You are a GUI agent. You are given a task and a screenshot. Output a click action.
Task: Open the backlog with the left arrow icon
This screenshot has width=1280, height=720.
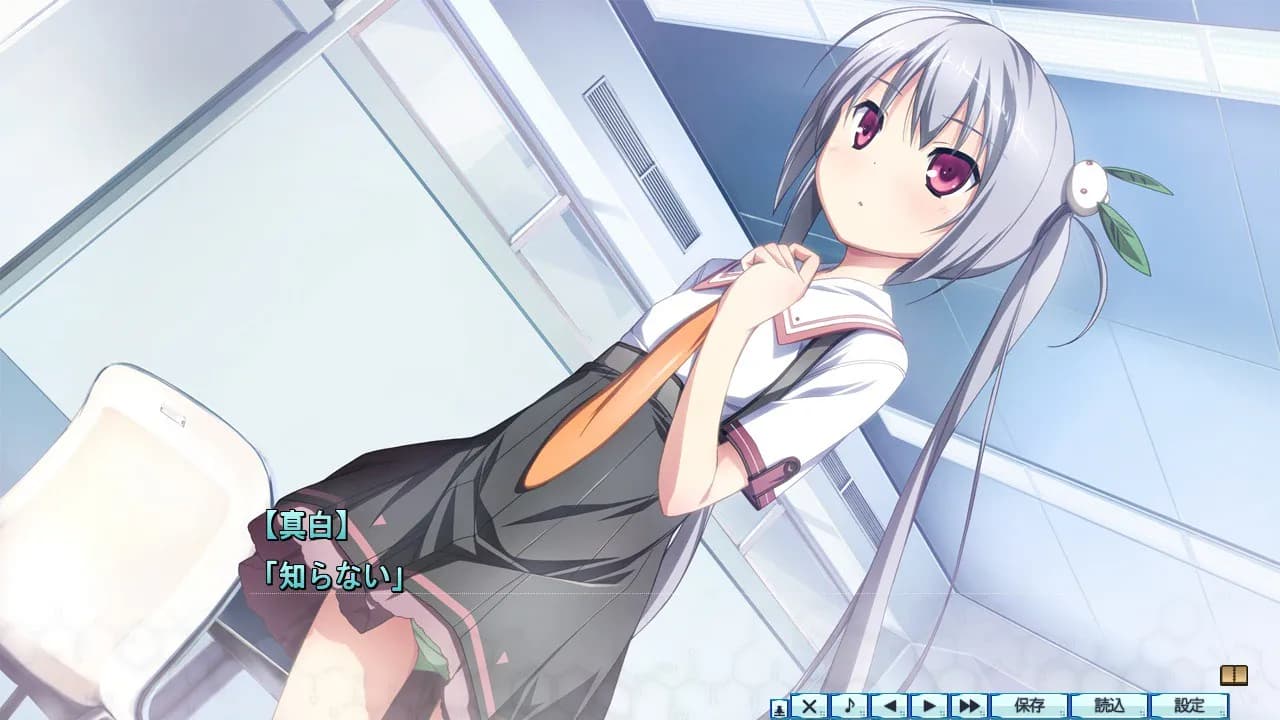(x=891, y=706)
